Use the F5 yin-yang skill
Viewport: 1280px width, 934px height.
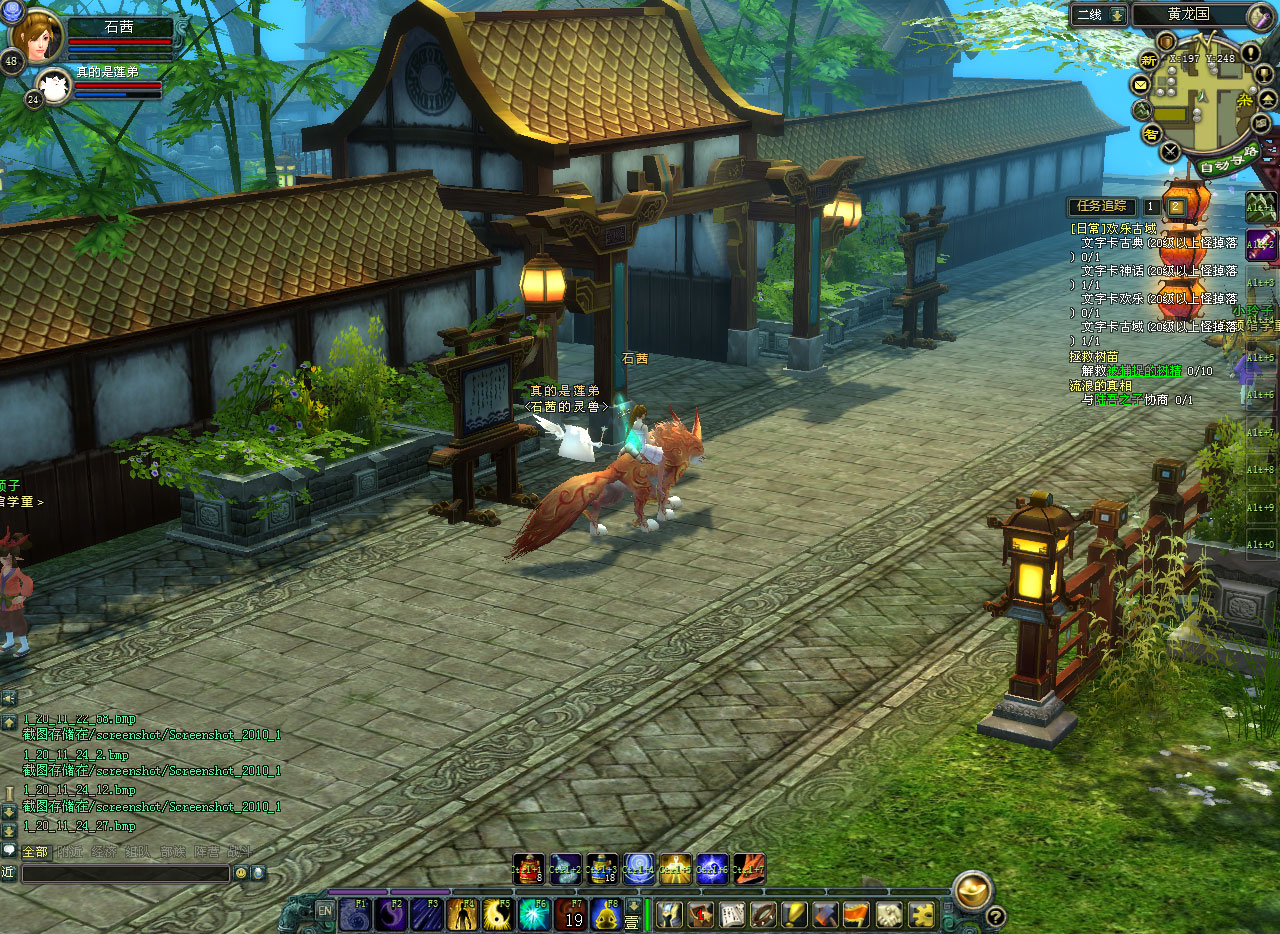[x=498, y=914]
